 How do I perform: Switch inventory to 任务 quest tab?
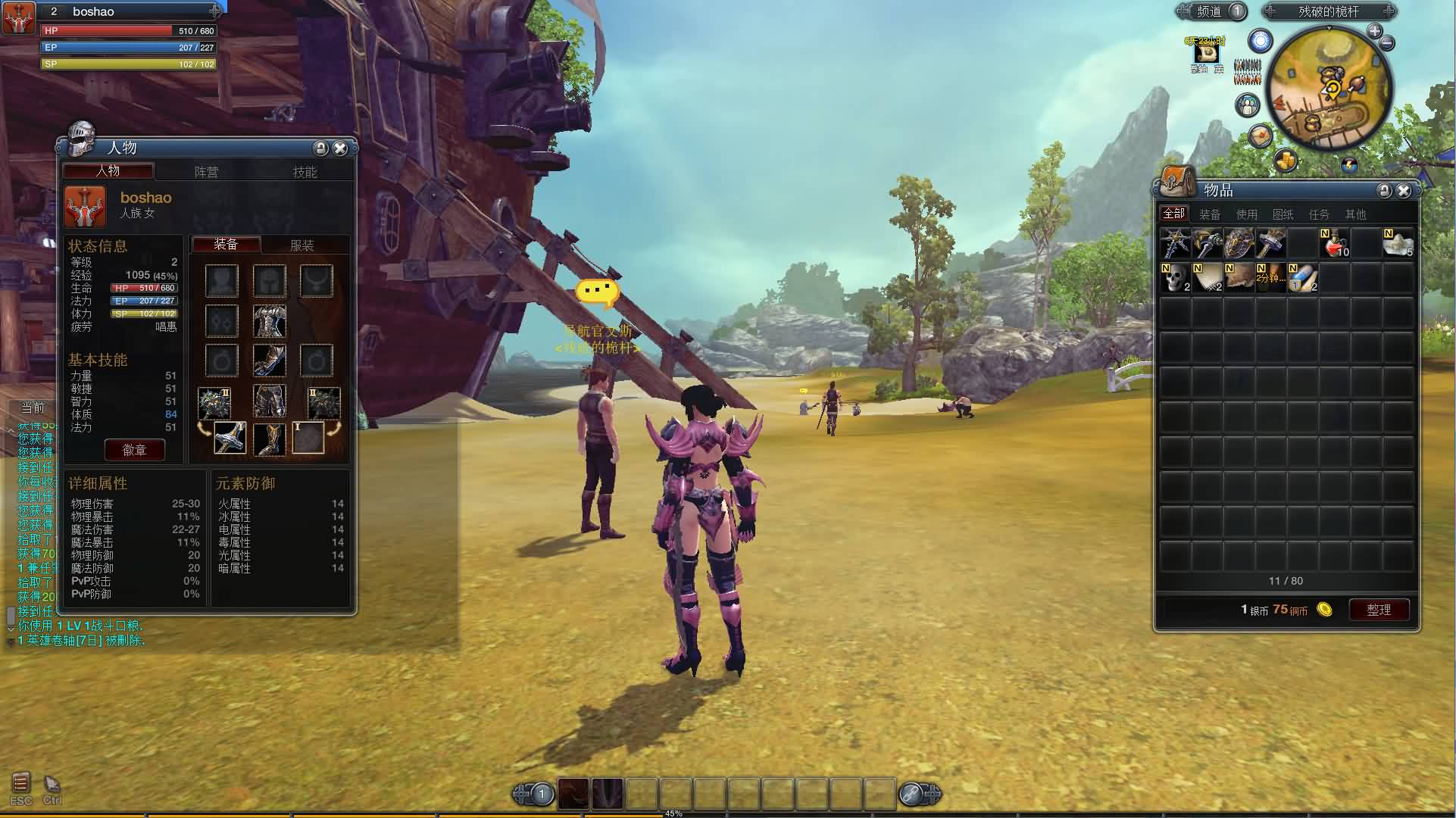1319,214
